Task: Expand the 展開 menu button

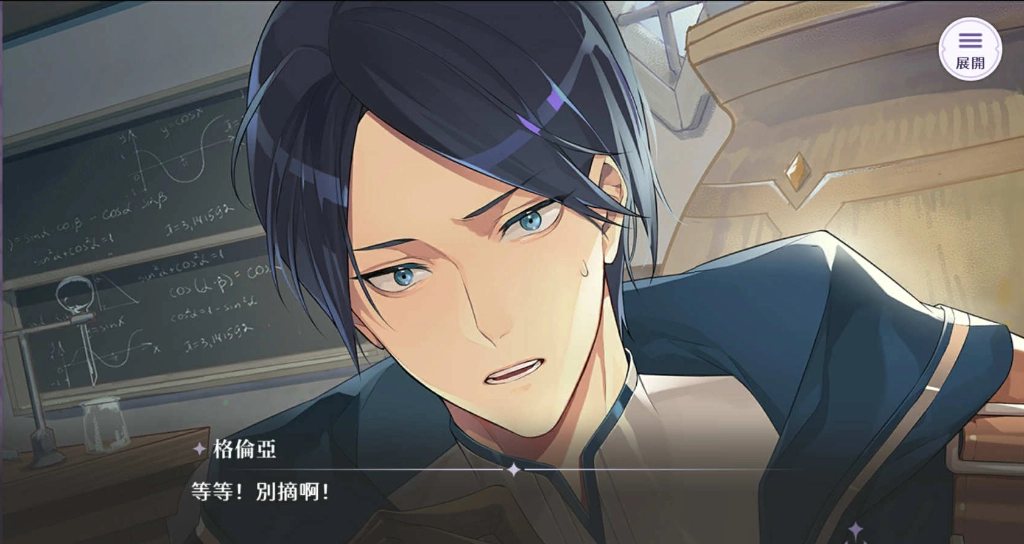Action: pyautogui.click(x=969, y=48)
